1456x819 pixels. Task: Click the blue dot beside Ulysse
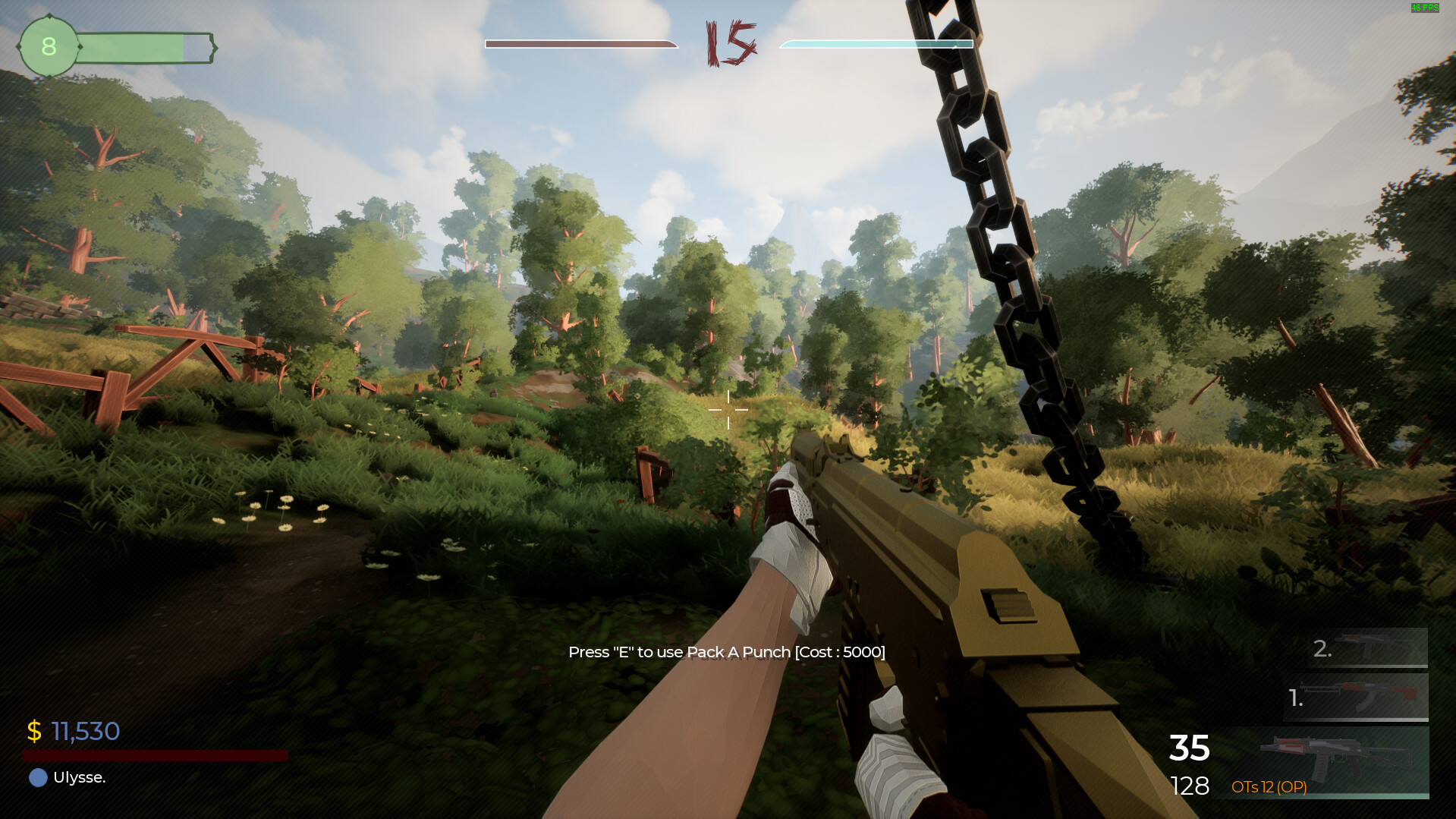[36, 777]
